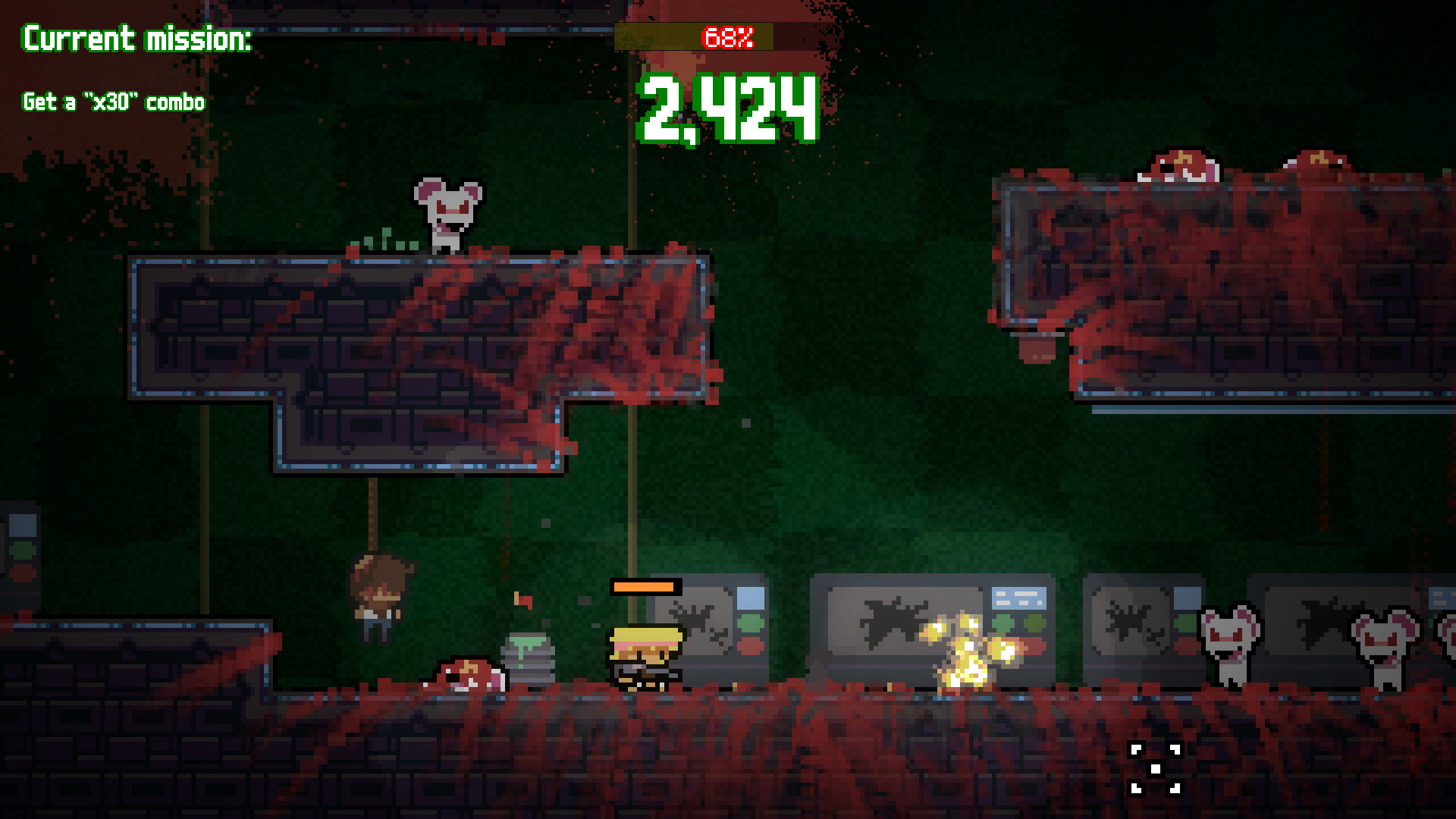Select the hanging figure on the rope
The height and width of the screenshot is (819, 1456).
(378, 599)
